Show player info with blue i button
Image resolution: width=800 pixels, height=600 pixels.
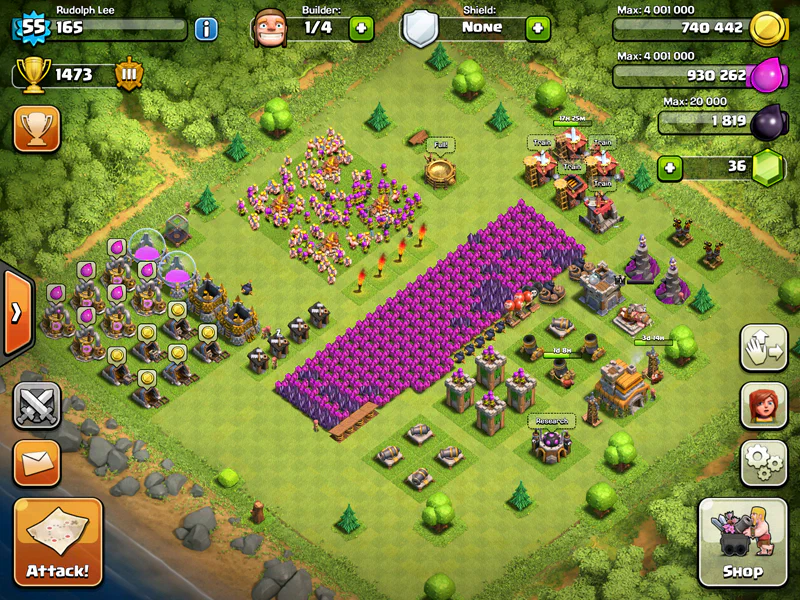pos(206,27)
